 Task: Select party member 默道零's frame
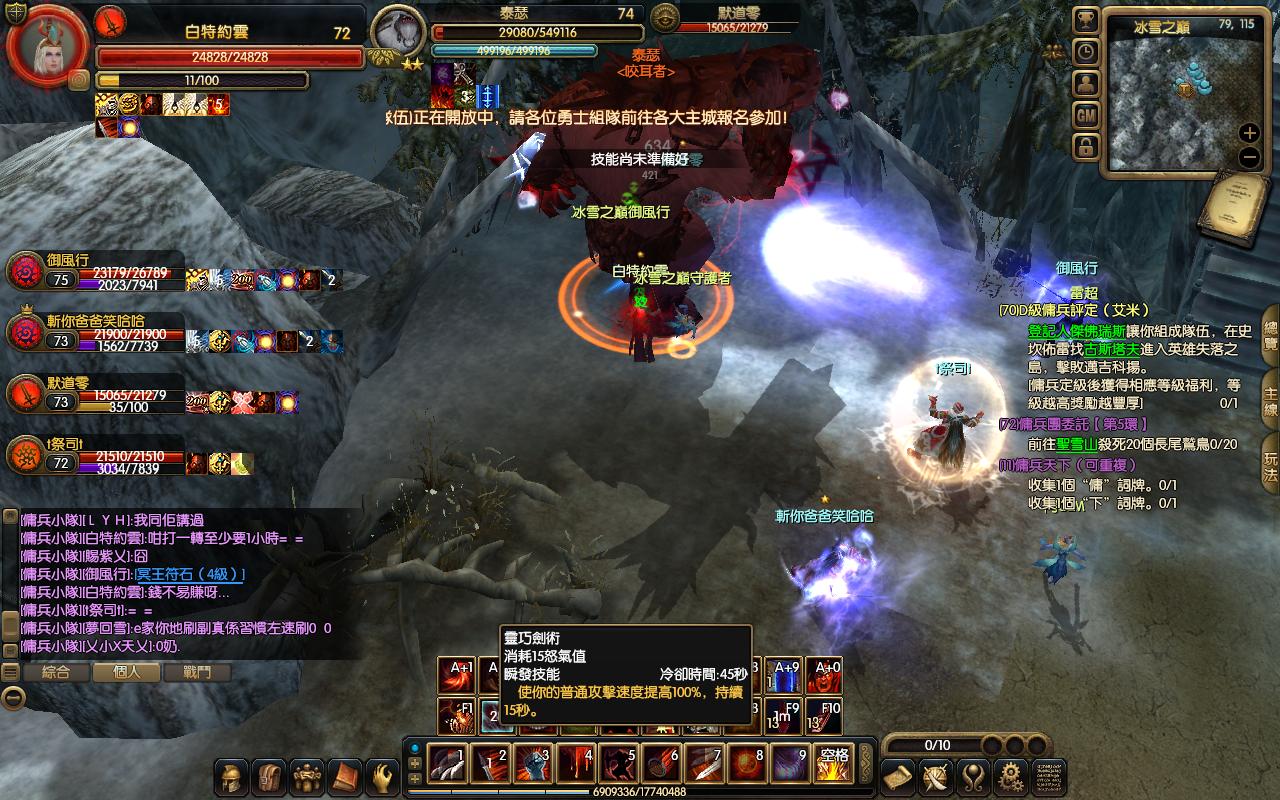pyautogui.click(x=95, y=392)
